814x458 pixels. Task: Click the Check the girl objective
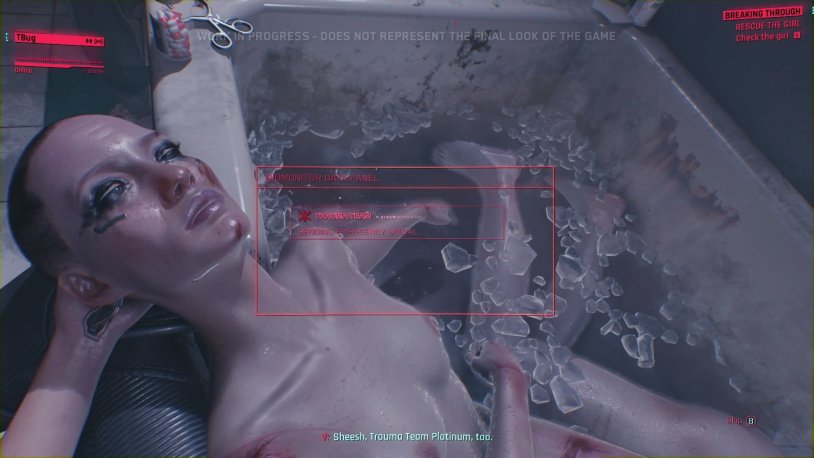pos(769,38)
